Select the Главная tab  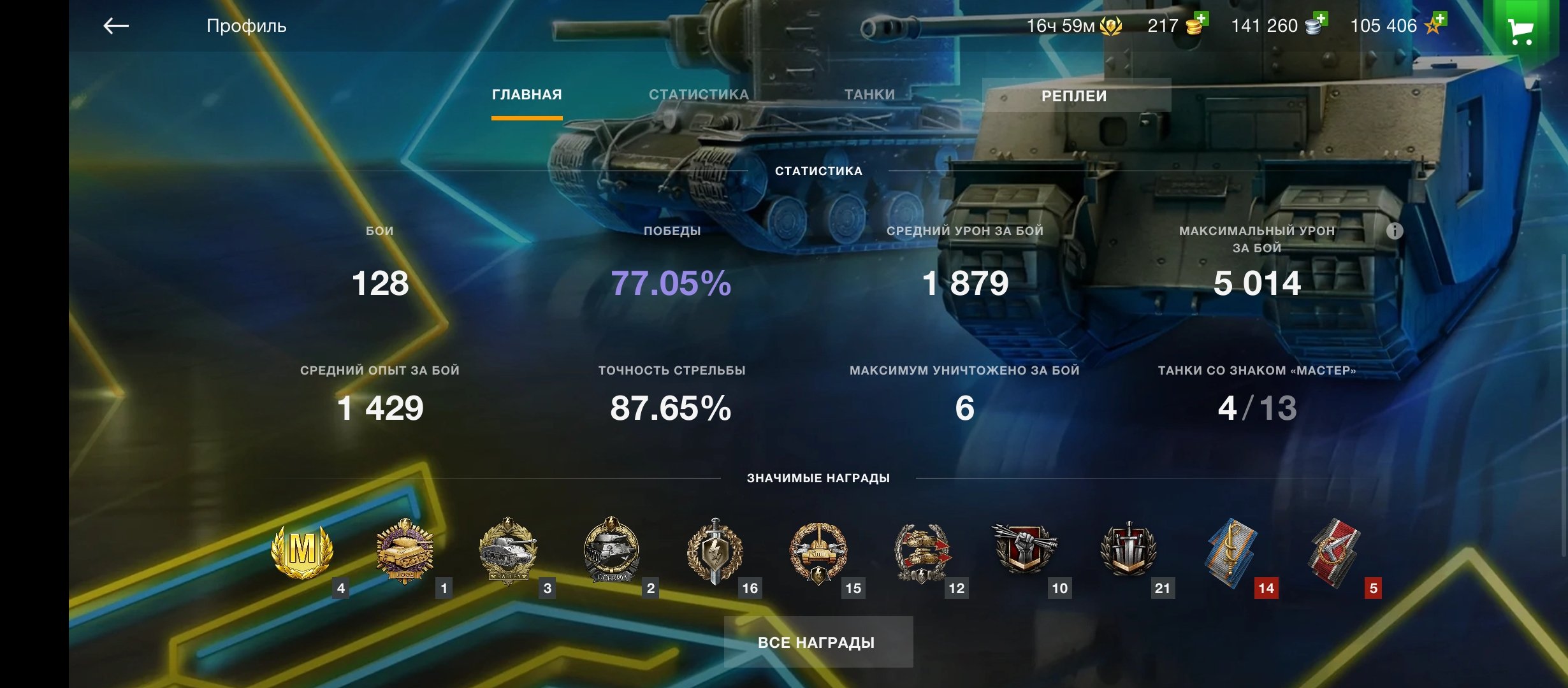pos(526,95)
